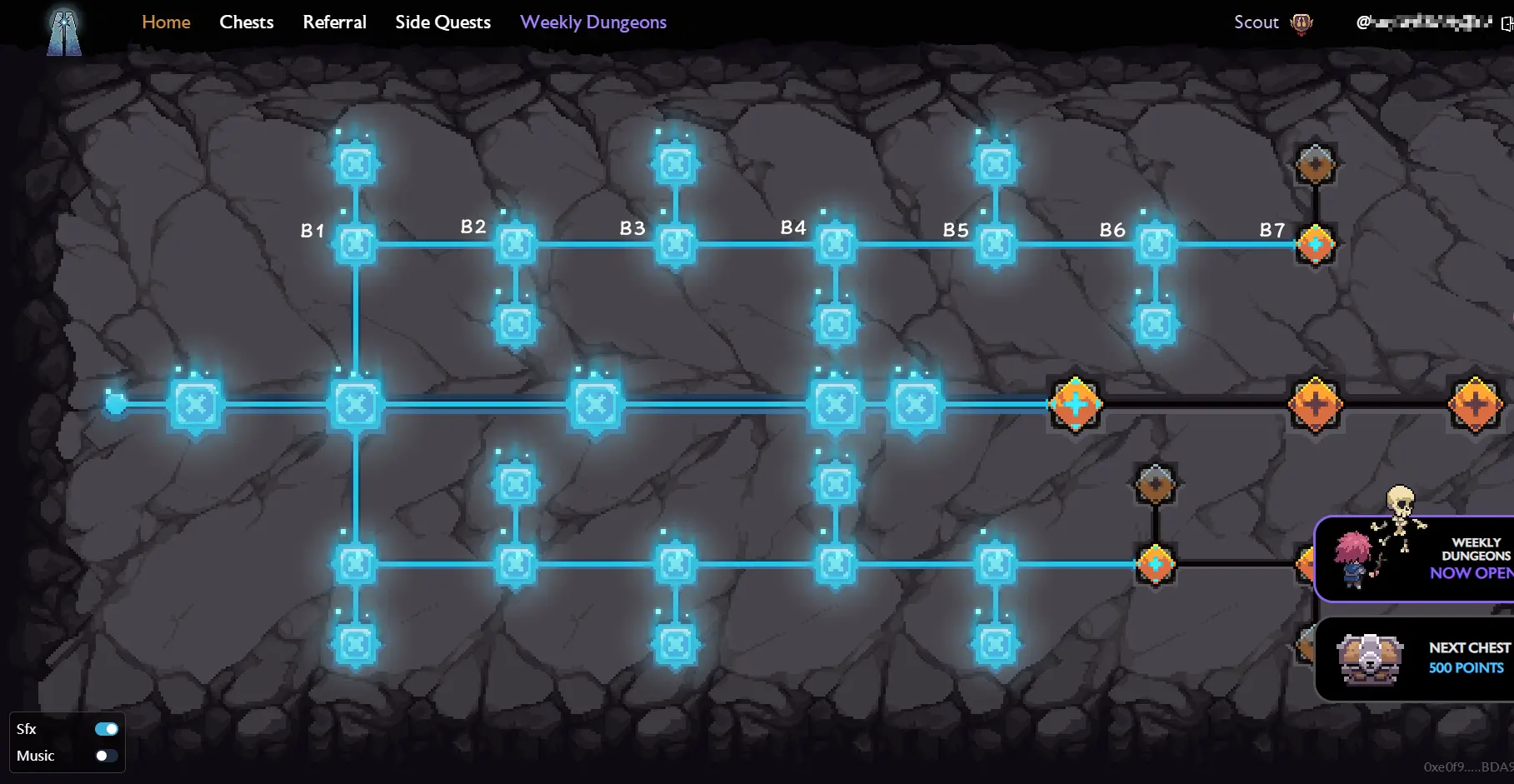The image size is (1514, 784).
Task: Click the game logo in the header
Action: point(64,32)
